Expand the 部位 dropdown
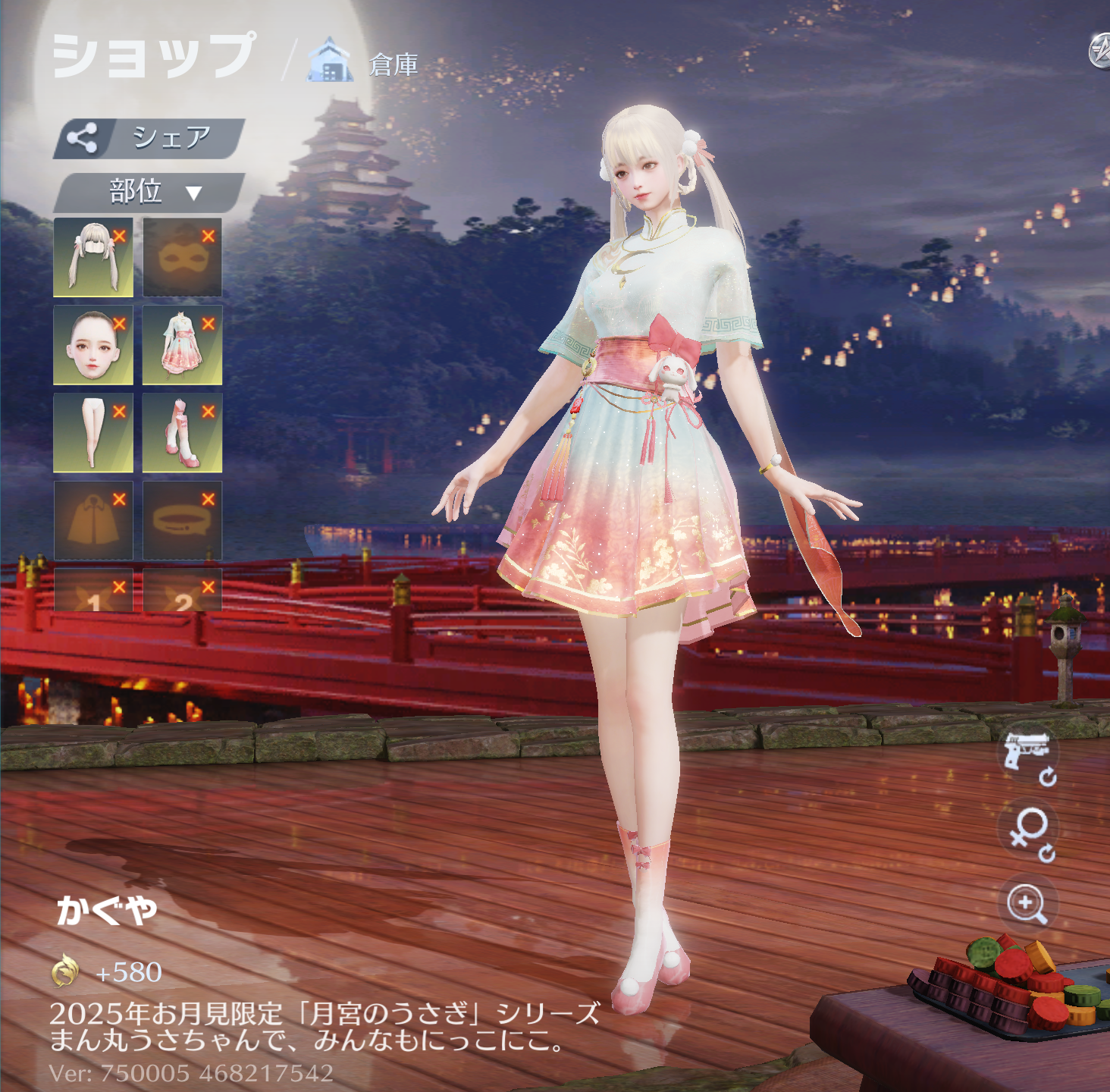The width and height of the screenshot is (1110, 1092). 149,192
